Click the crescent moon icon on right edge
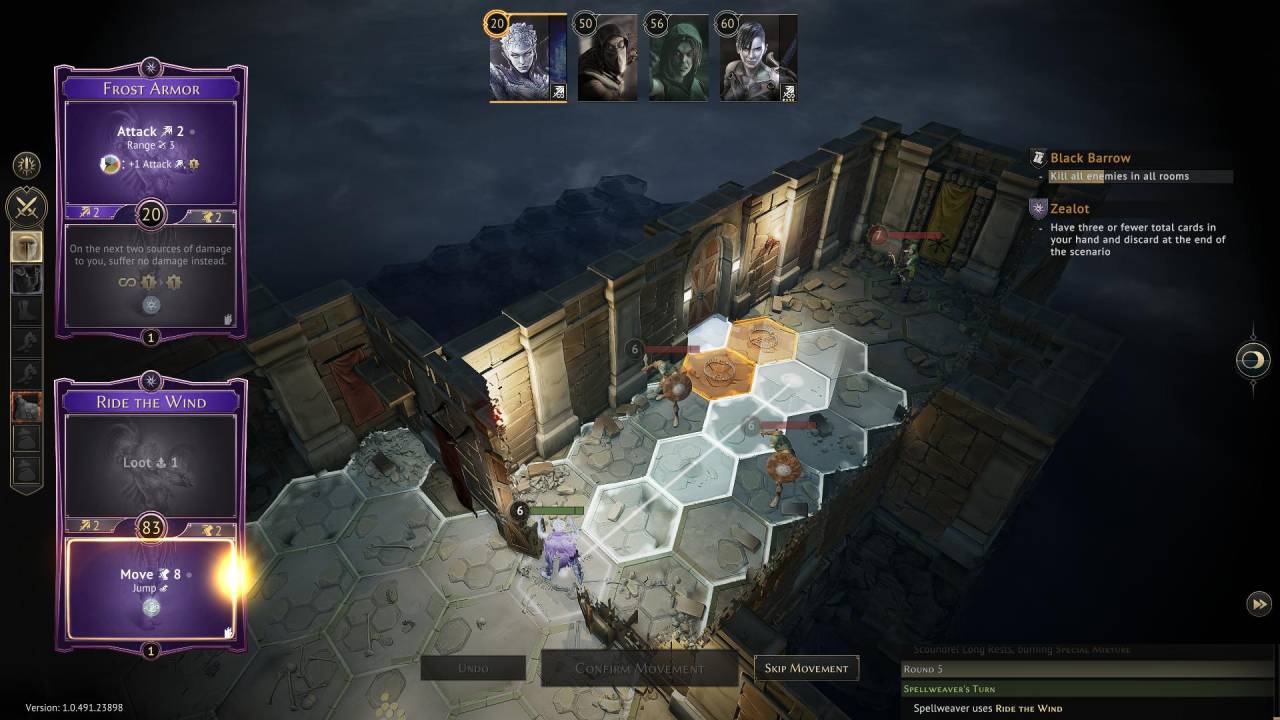This screenshot has height=720, width=1280. [1253, 359]
